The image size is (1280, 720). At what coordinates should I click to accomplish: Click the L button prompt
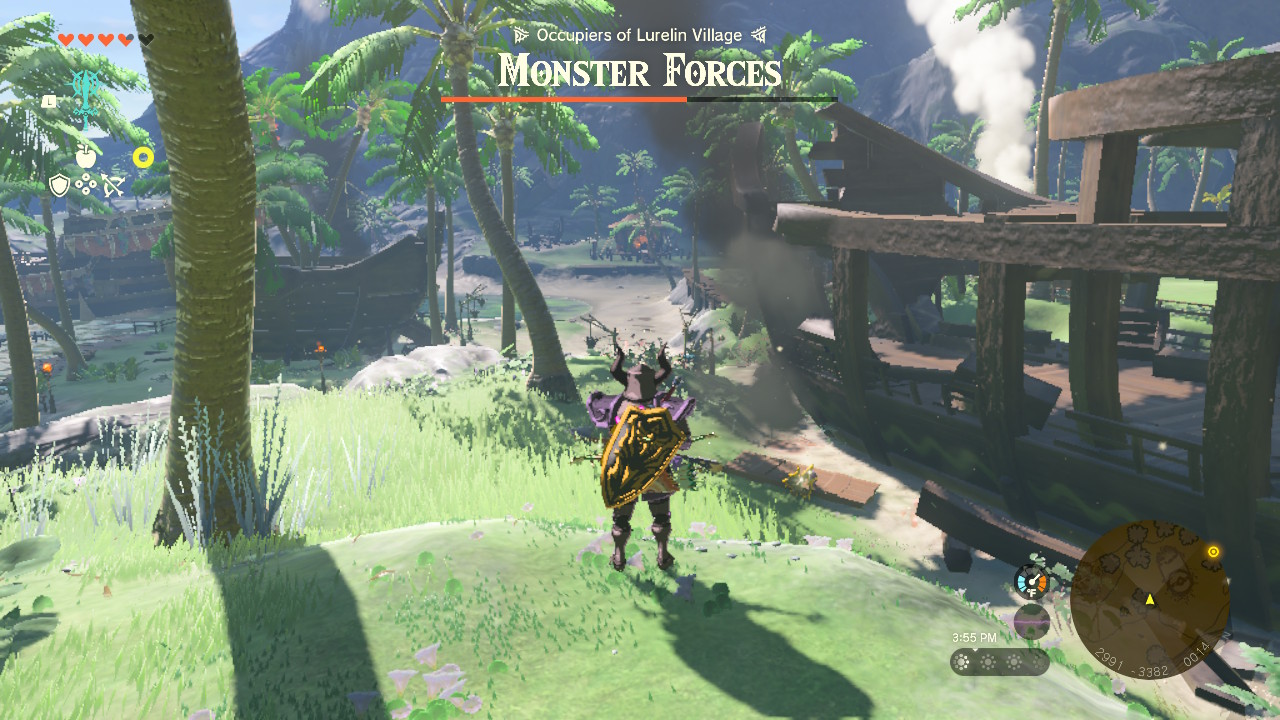point(49,101)
